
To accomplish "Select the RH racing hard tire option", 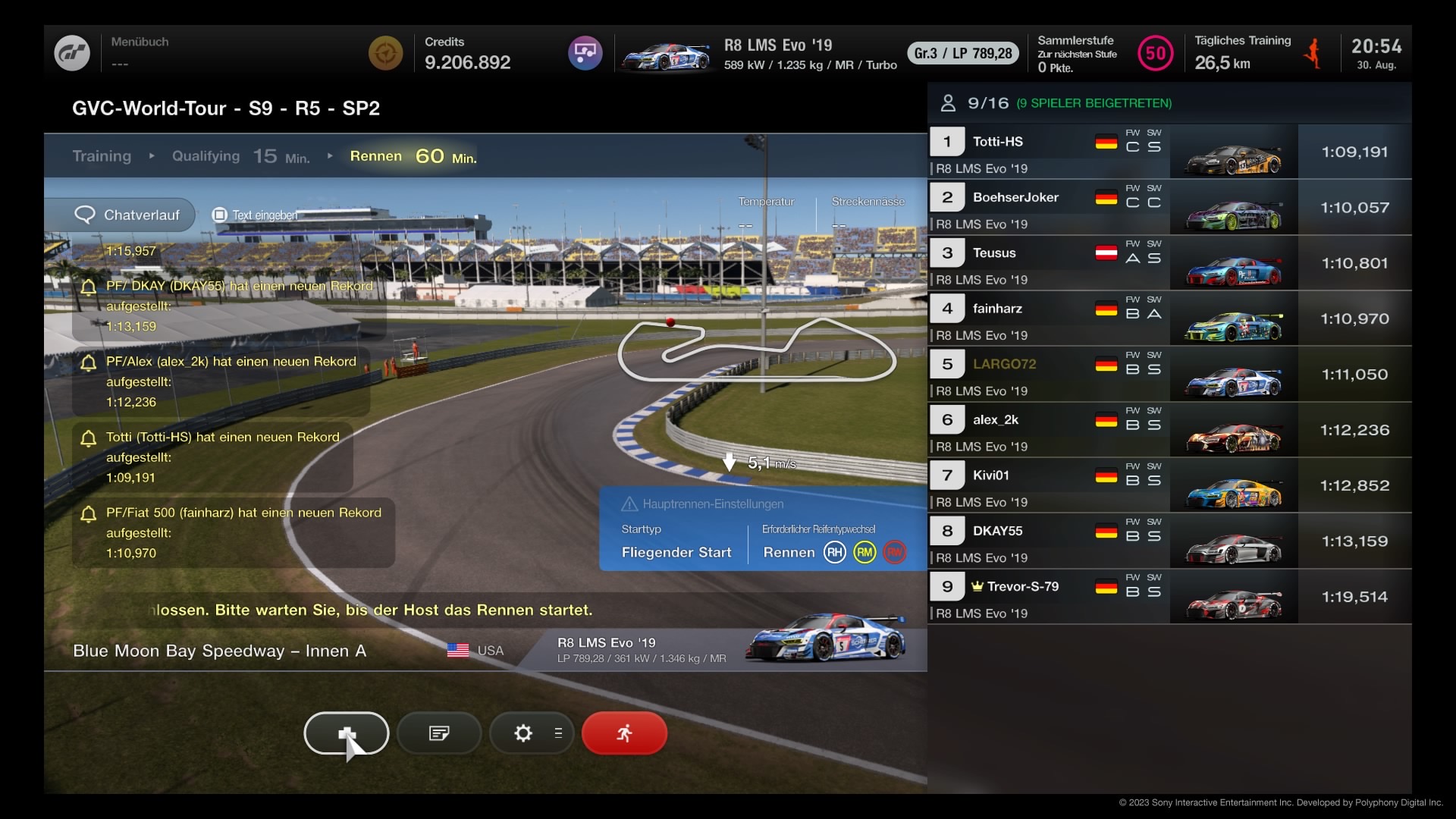I will [x=835, y=553].
